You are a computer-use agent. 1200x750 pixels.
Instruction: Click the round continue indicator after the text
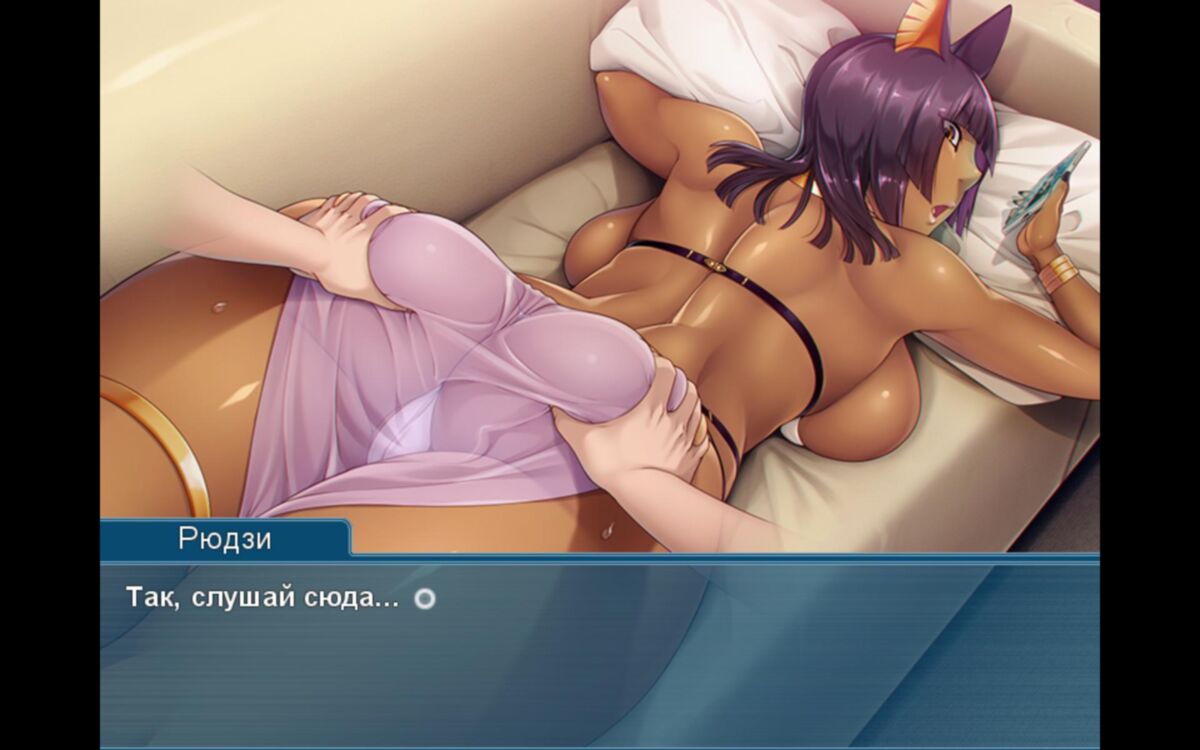click(425, 599)
